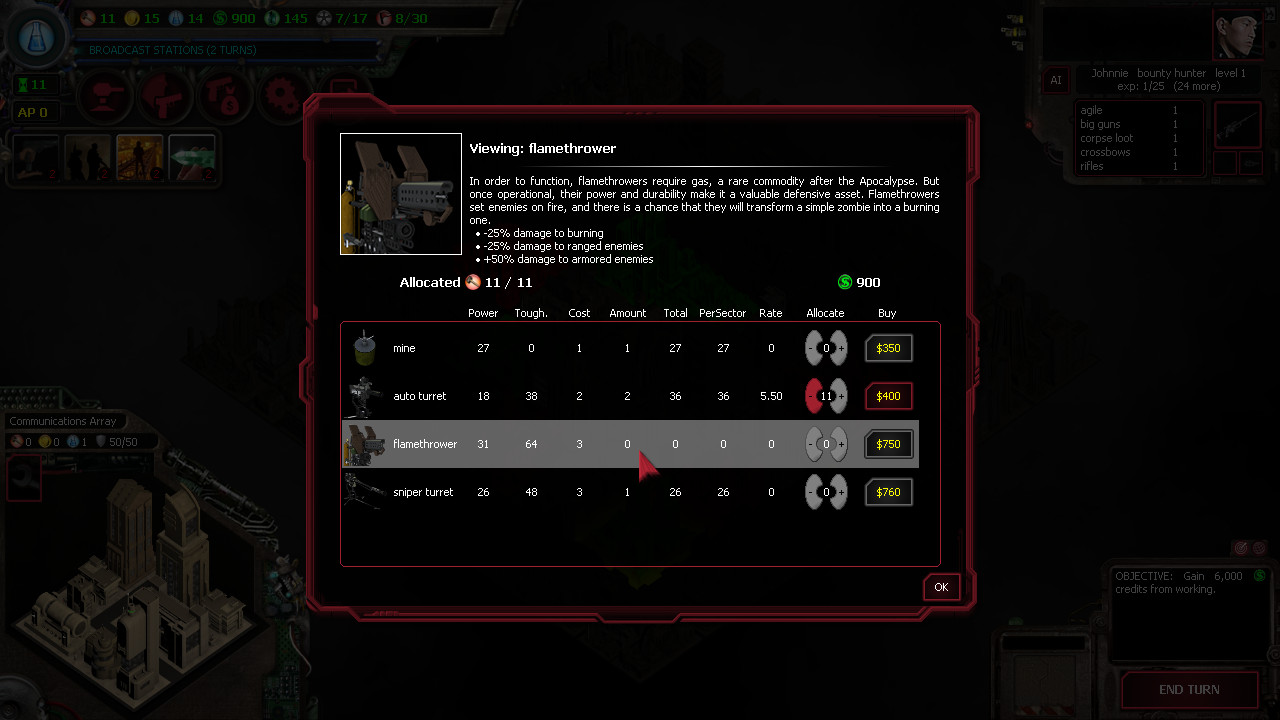Open the pistol weapons icon
The image size is (1280, 720).
163,97
